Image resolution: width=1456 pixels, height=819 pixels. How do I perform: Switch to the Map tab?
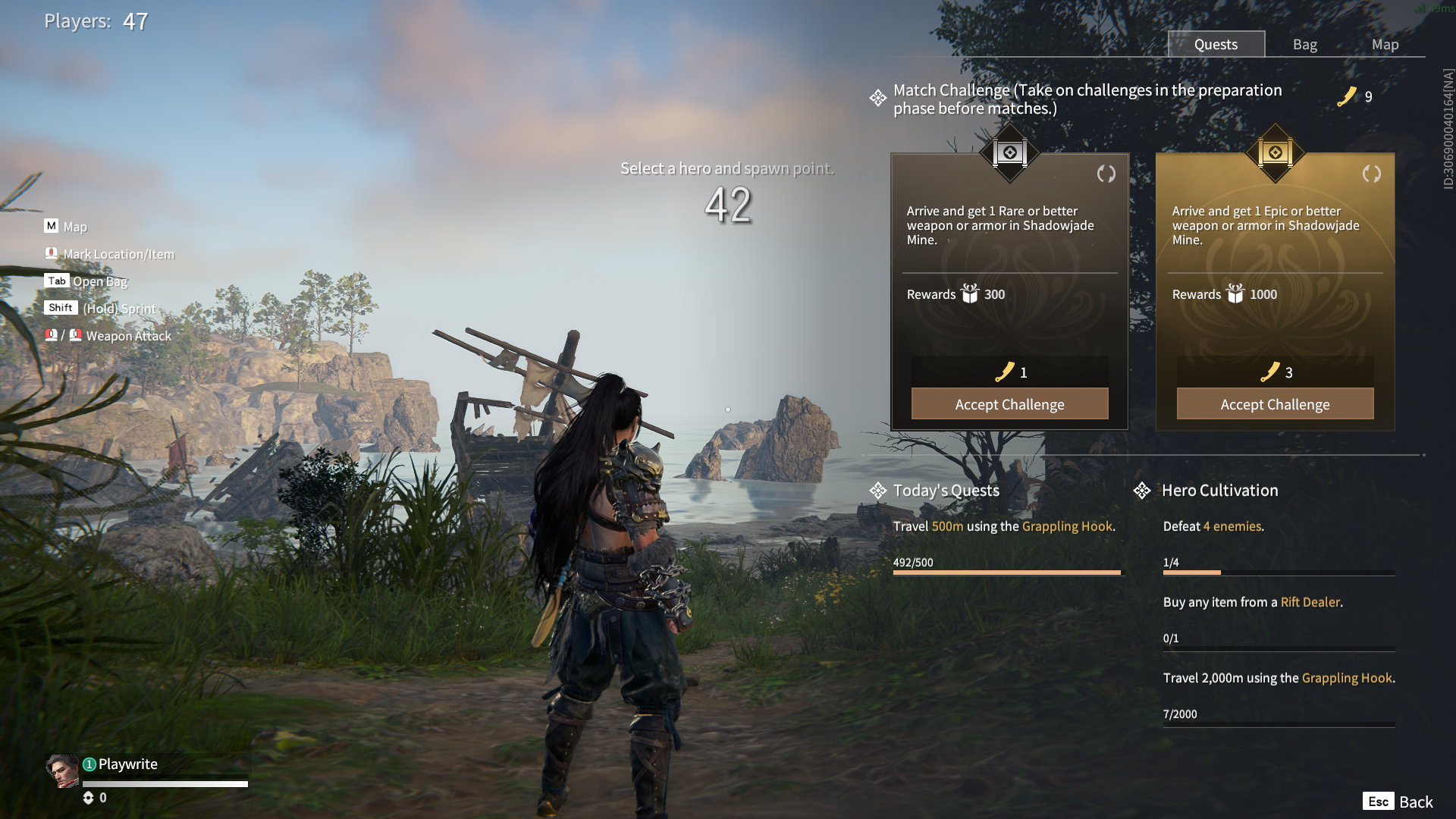pos(1385,44)
